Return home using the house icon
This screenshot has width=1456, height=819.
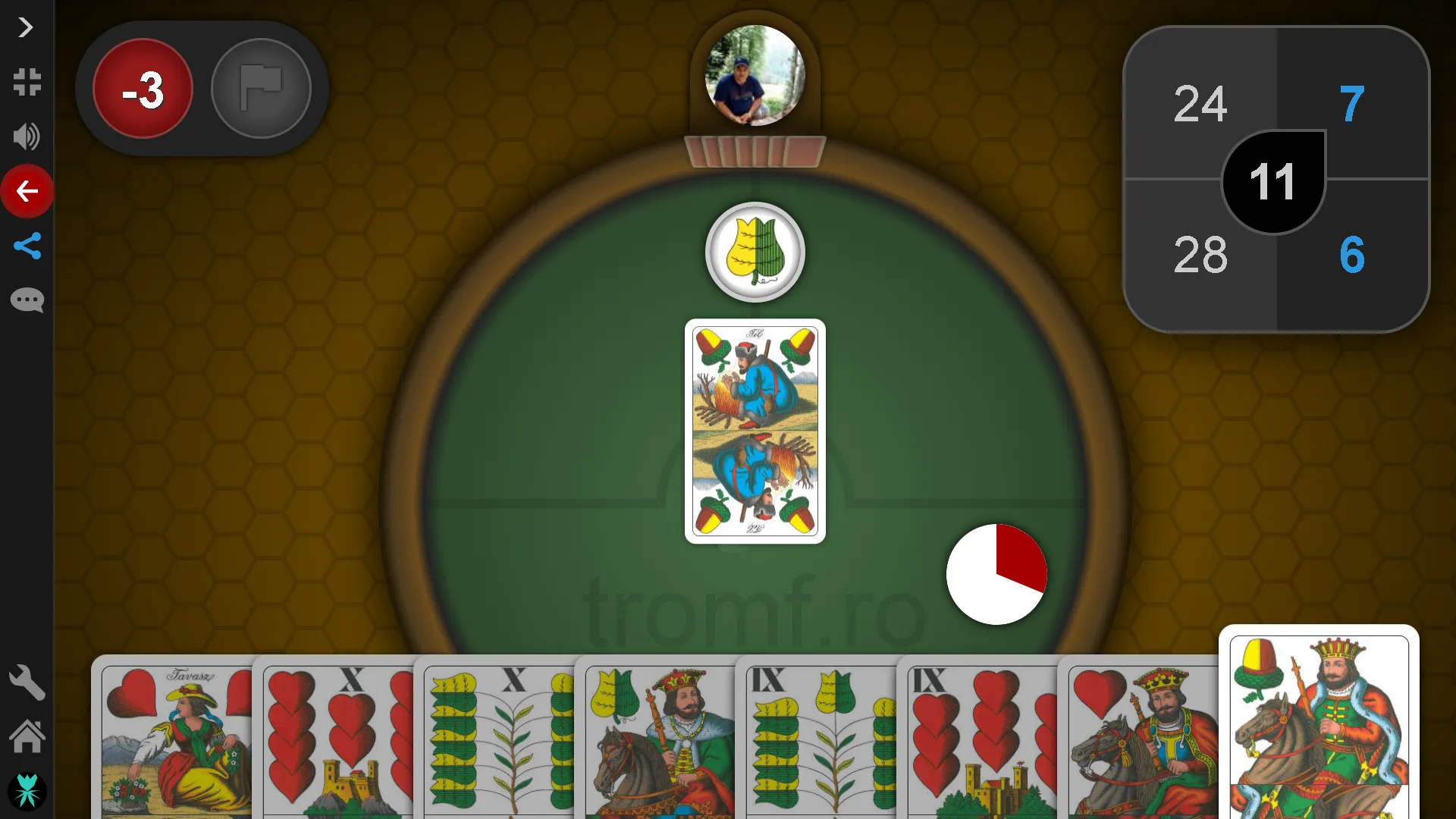pyautogui.click(x=27, y=736)
